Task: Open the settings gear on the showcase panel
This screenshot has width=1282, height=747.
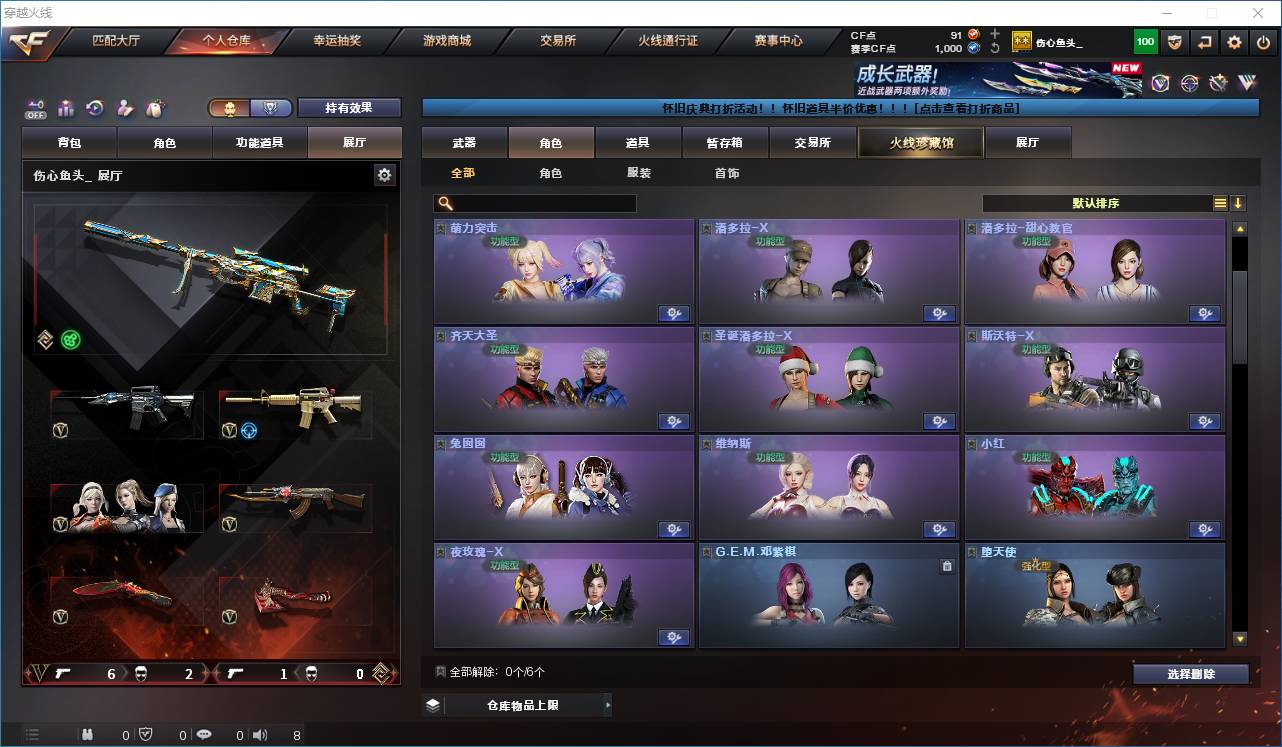Action: click(385, 174)
